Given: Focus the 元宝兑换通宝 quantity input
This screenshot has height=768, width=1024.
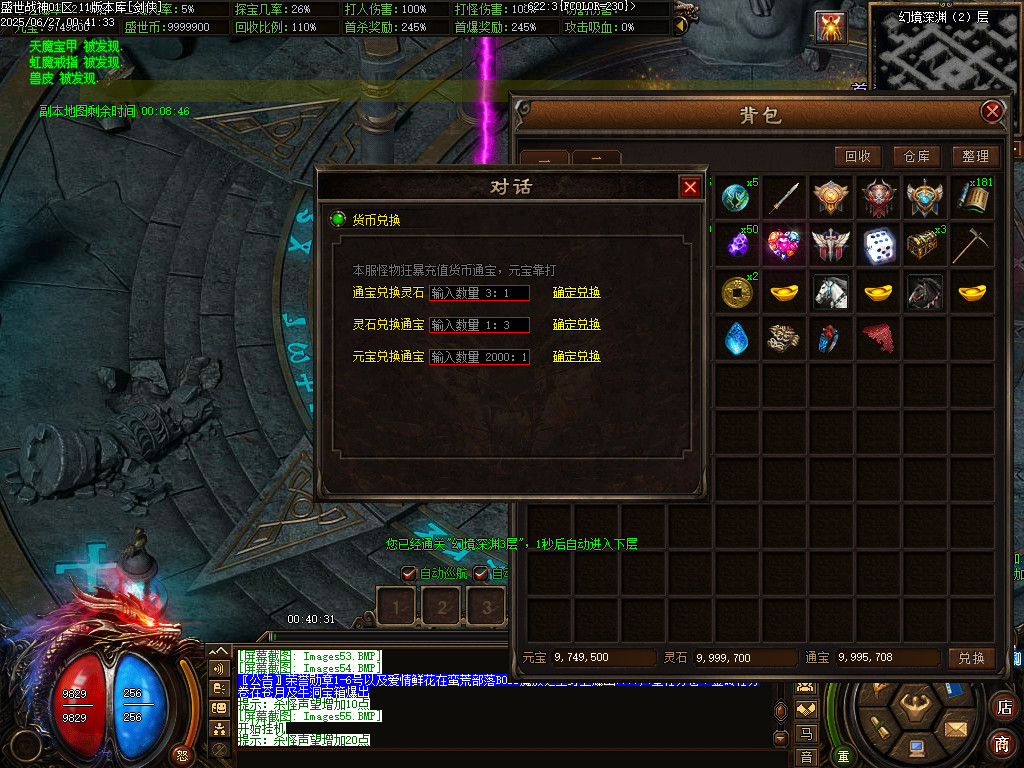Looking at the screenshot, I should tap(479, 356).
